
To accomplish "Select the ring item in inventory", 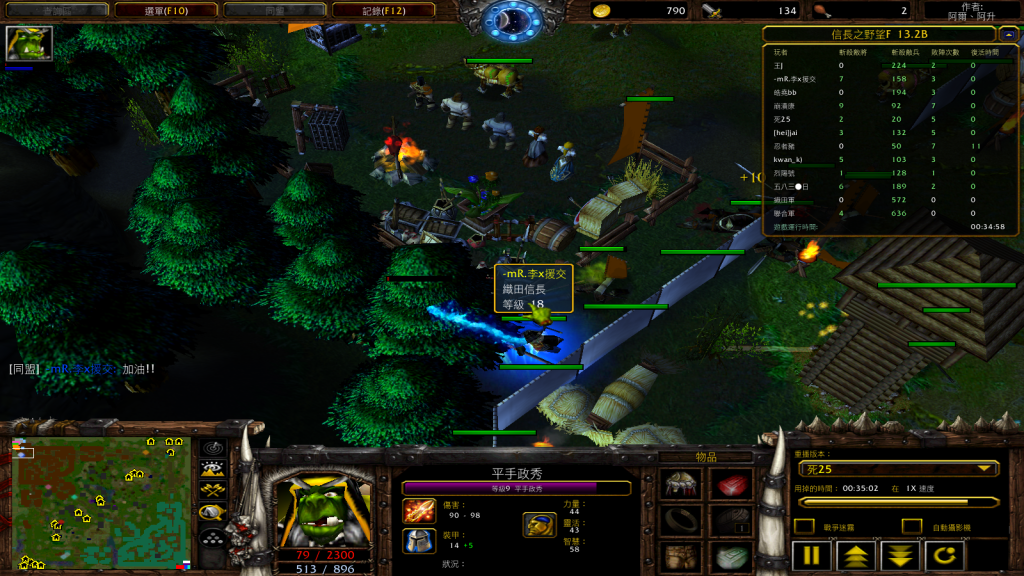I will click(681, 521).
